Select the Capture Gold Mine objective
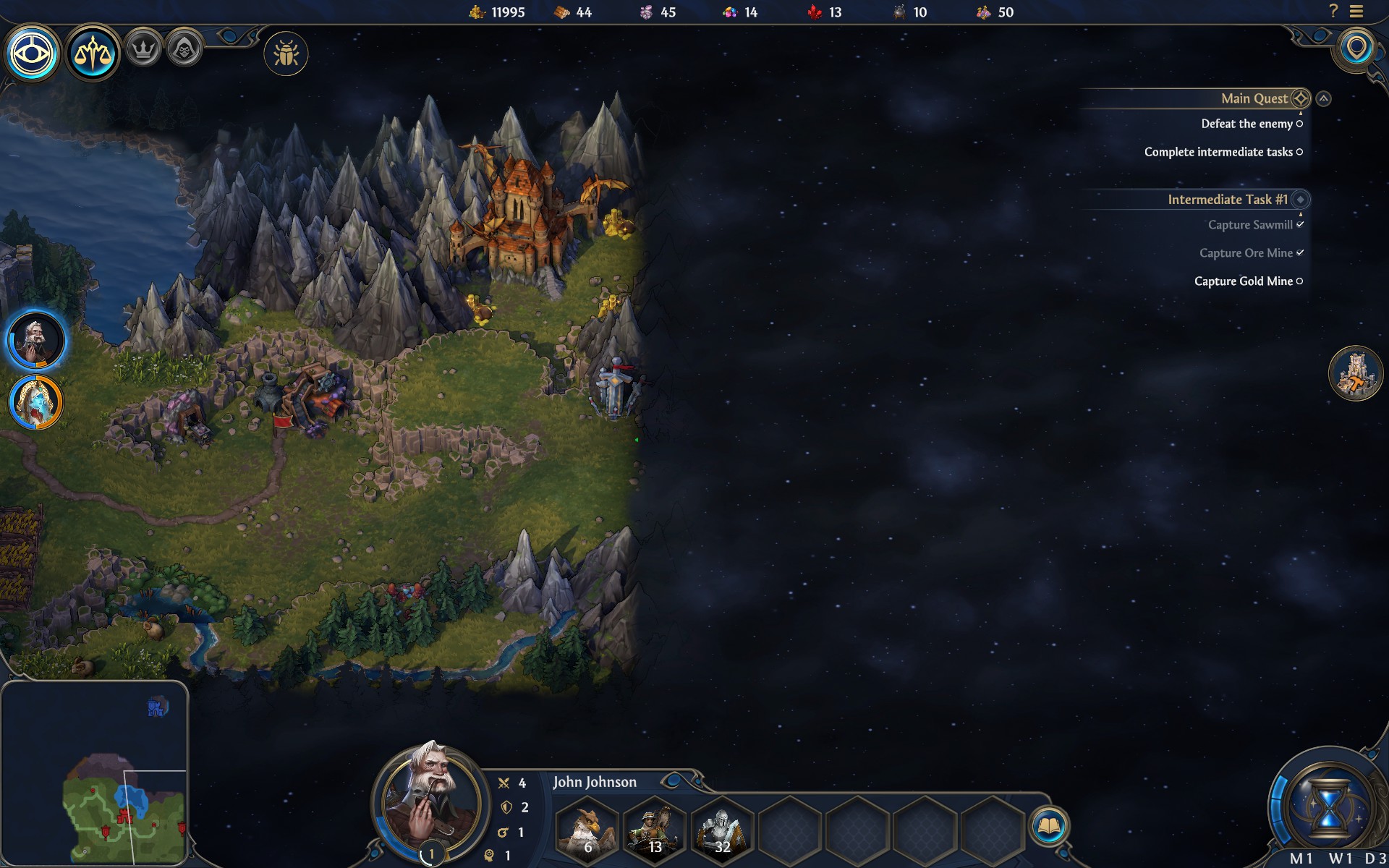The height and width of the screenshot is (868, 1389). tap(1243, 281)
